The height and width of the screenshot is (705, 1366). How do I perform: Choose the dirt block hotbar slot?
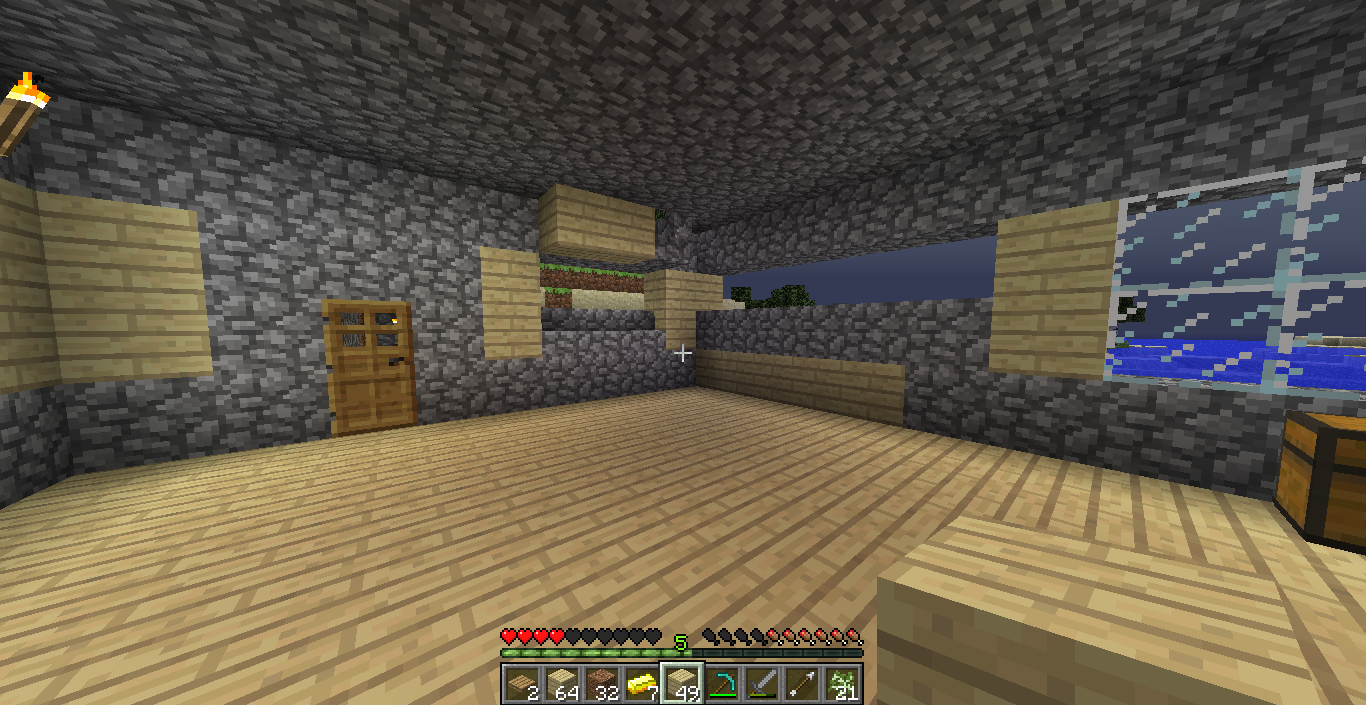pyautogui.click(x=602, y=684)
